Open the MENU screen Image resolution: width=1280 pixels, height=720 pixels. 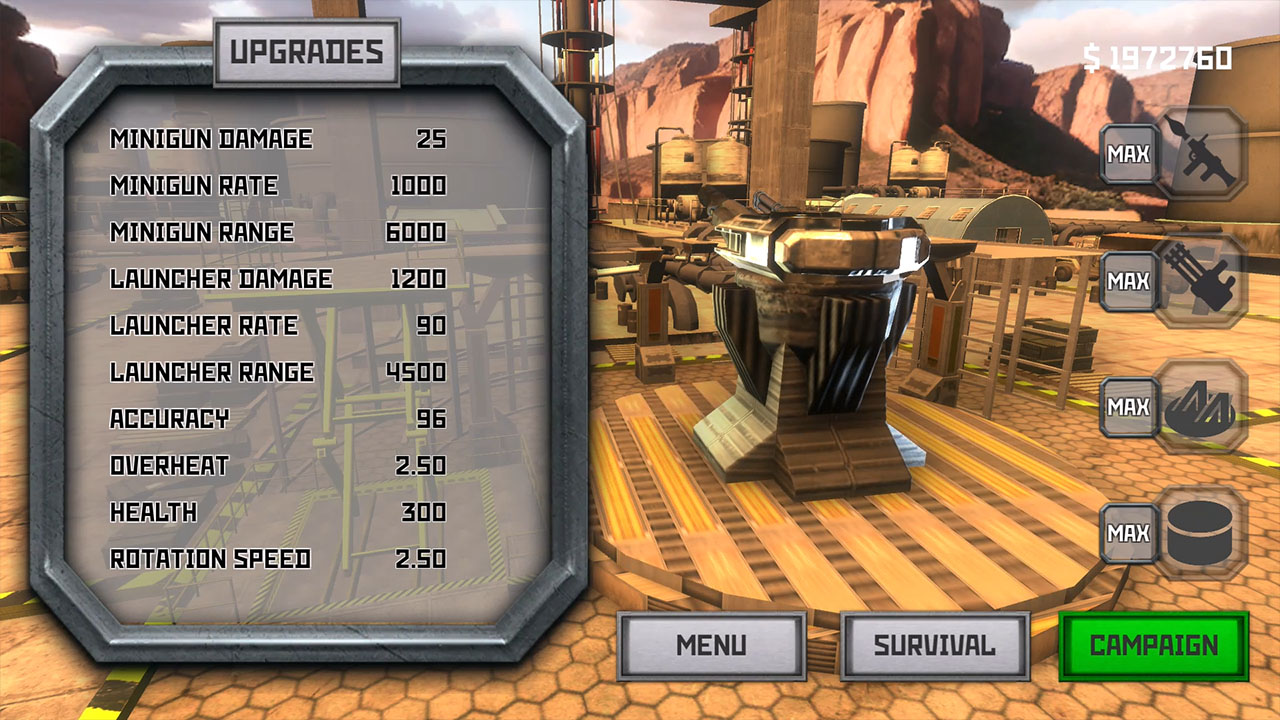(711, 645)
